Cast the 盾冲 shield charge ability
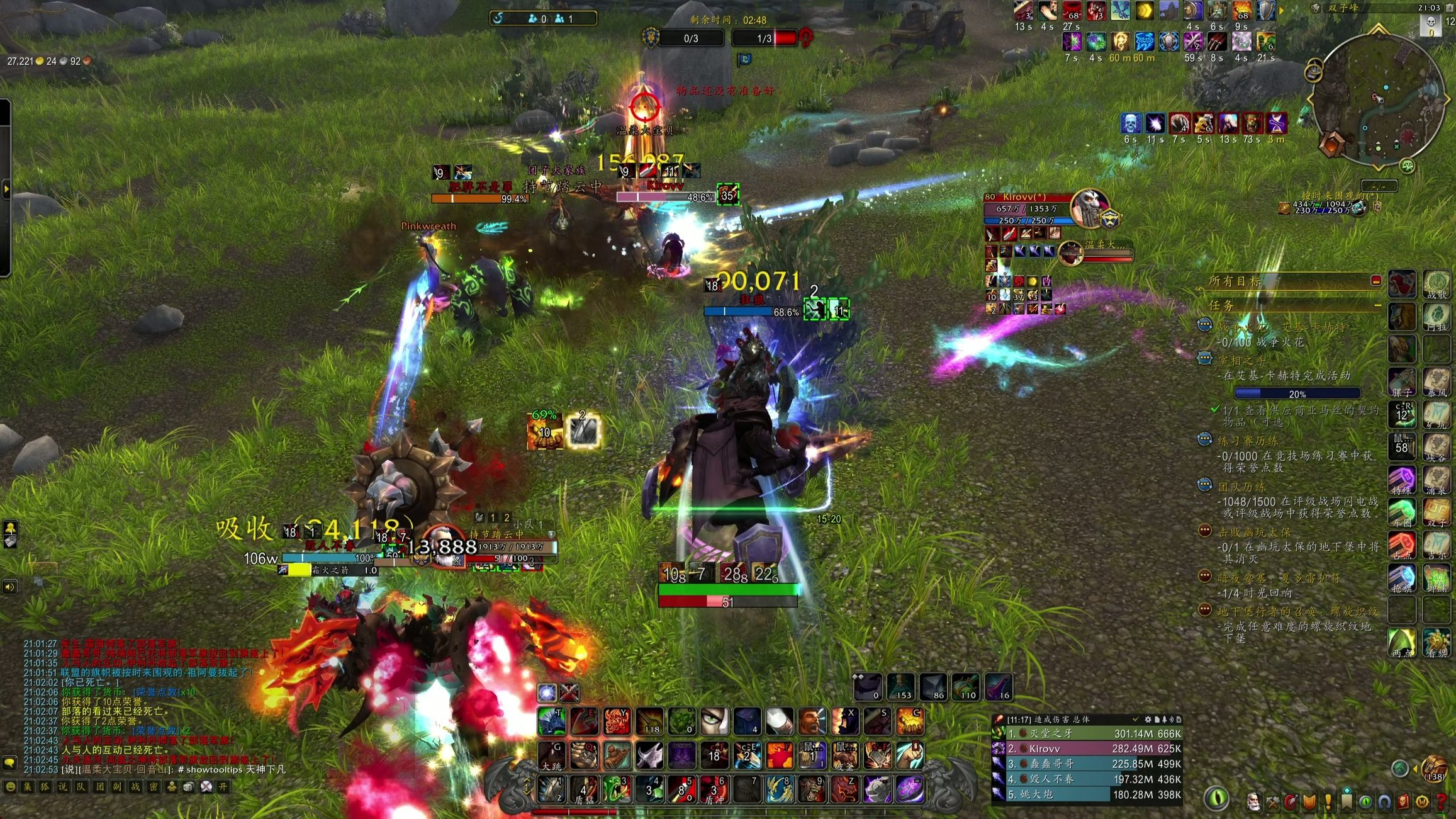This screenshot has width=1456, height=819. [714, 789]
